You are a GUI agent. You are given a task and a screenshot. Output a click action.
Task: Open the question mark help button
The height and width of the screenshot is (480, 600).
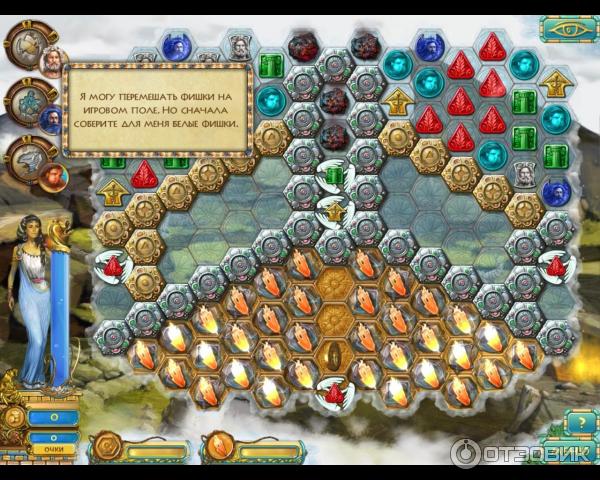click(x=569, y=423)
